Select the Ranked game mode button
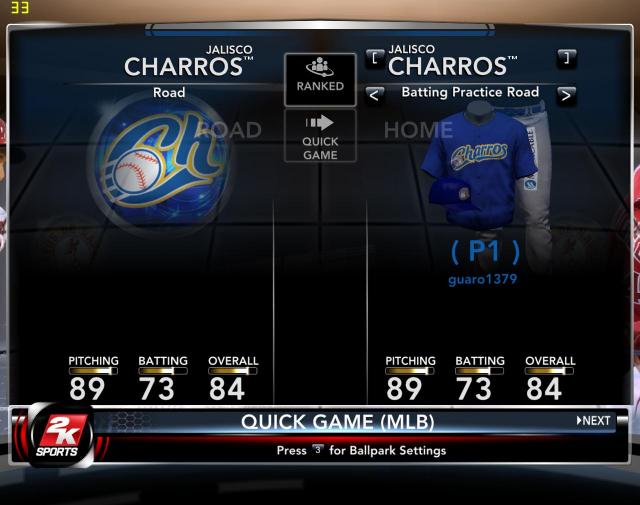The width and height of the screenshot is (640, 505). click(320, 78)
